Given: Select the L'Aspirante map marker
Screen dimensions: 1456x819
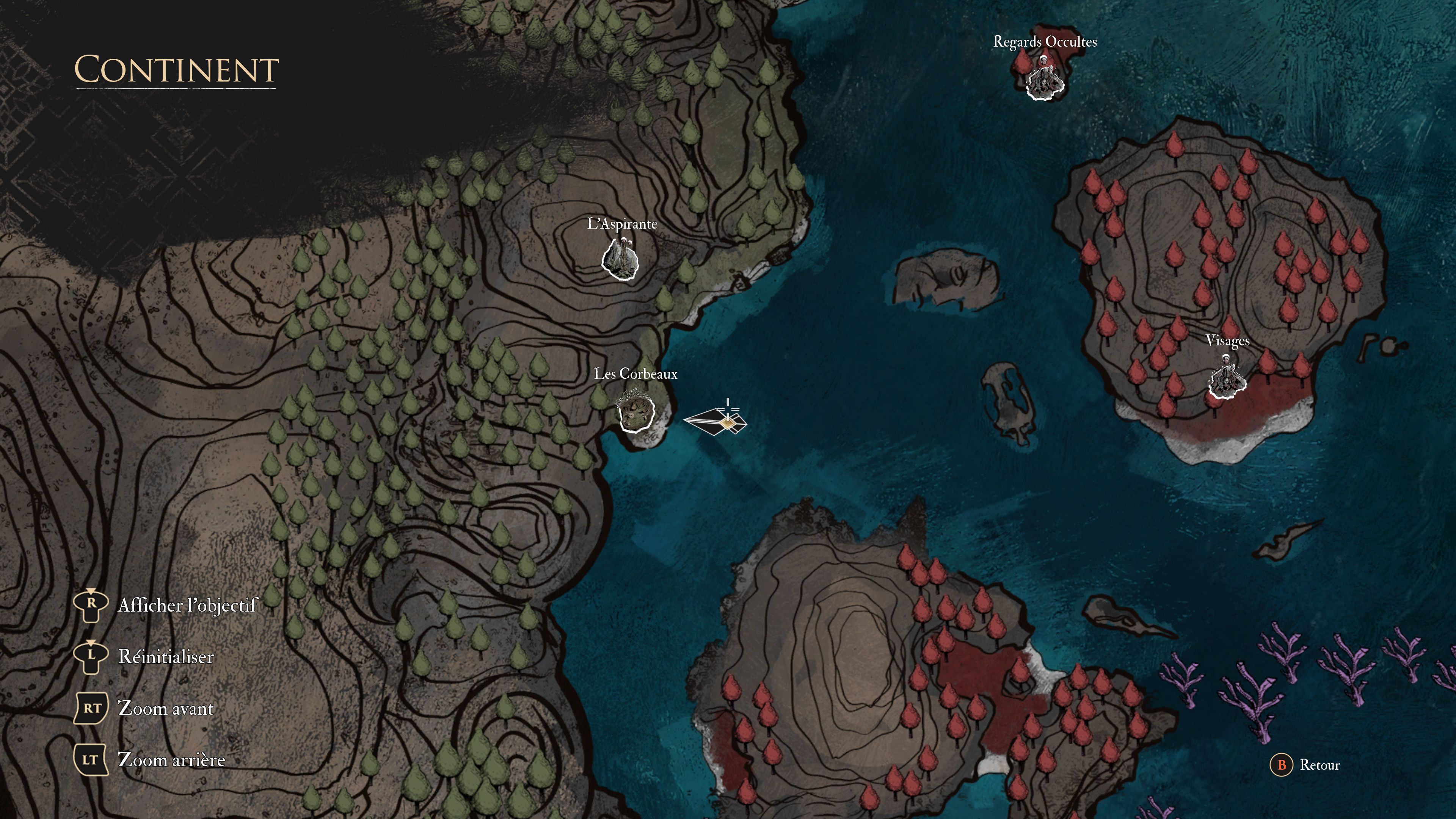Looking at the screenshot, I should coord(620,259).
